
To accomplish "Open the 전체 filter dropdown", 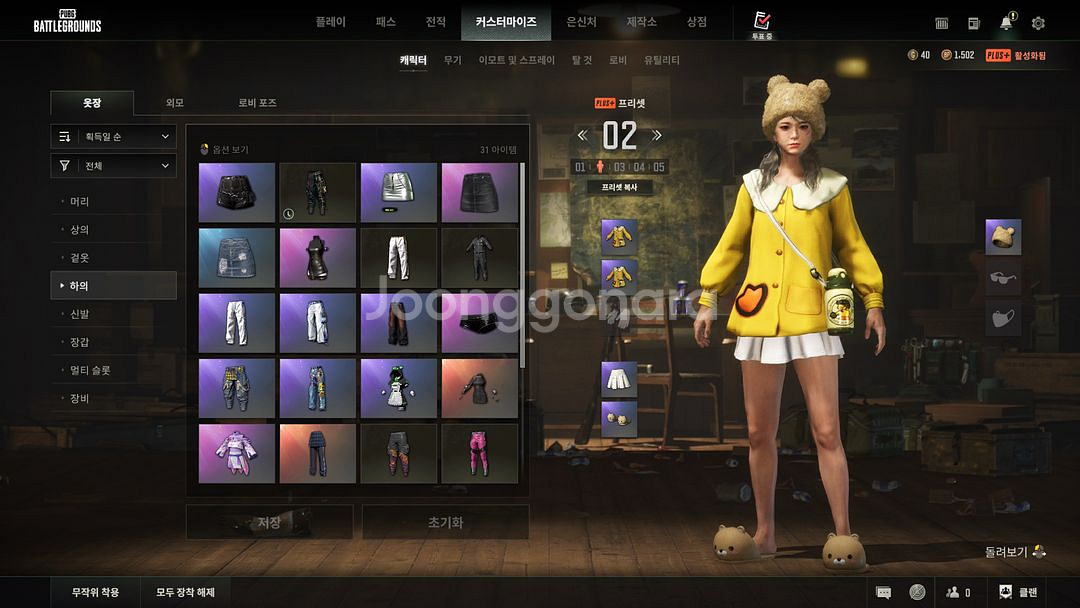I will (114, 166).
